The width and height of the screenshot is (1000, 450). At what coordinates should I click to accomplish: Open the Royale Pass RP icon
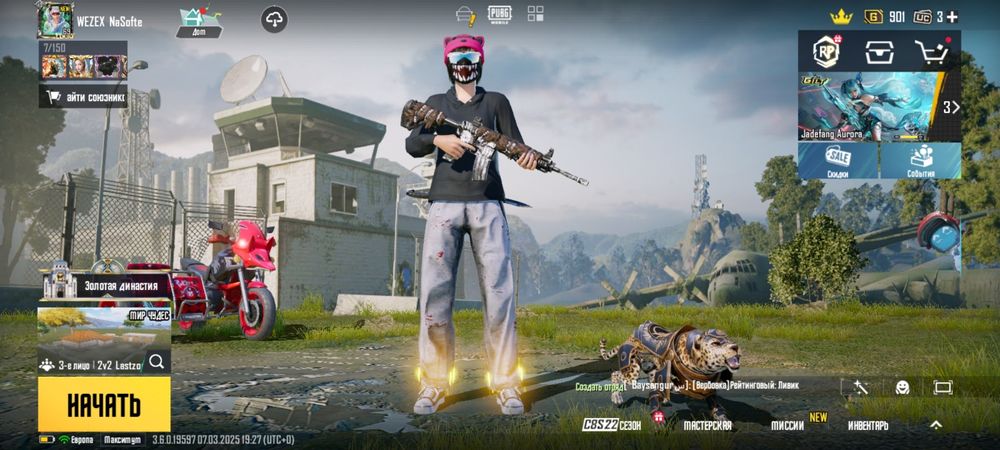coord(826,51)
